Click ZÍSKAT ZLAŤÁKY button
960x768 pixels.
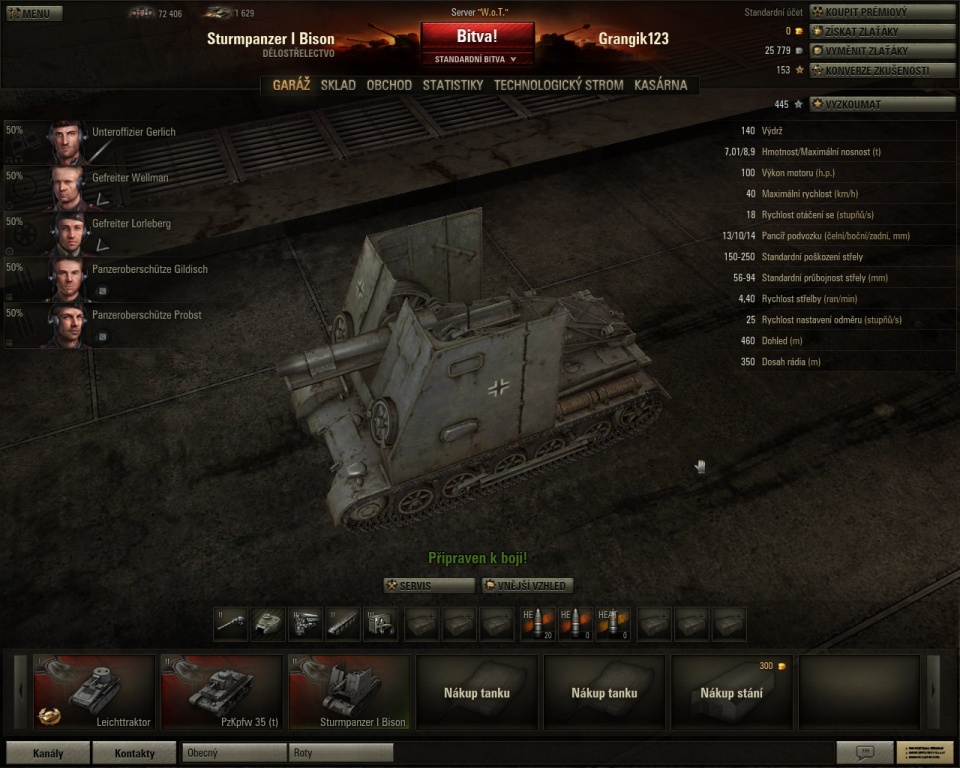tap(868, 31)
